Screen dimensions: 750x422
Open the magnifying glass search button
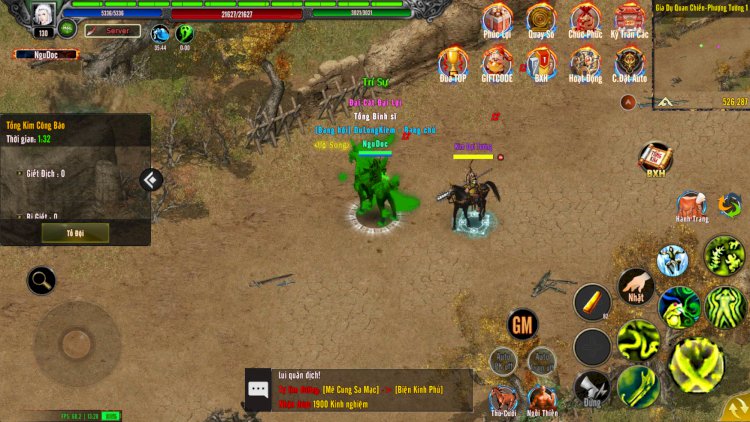[x=41, y=280]
